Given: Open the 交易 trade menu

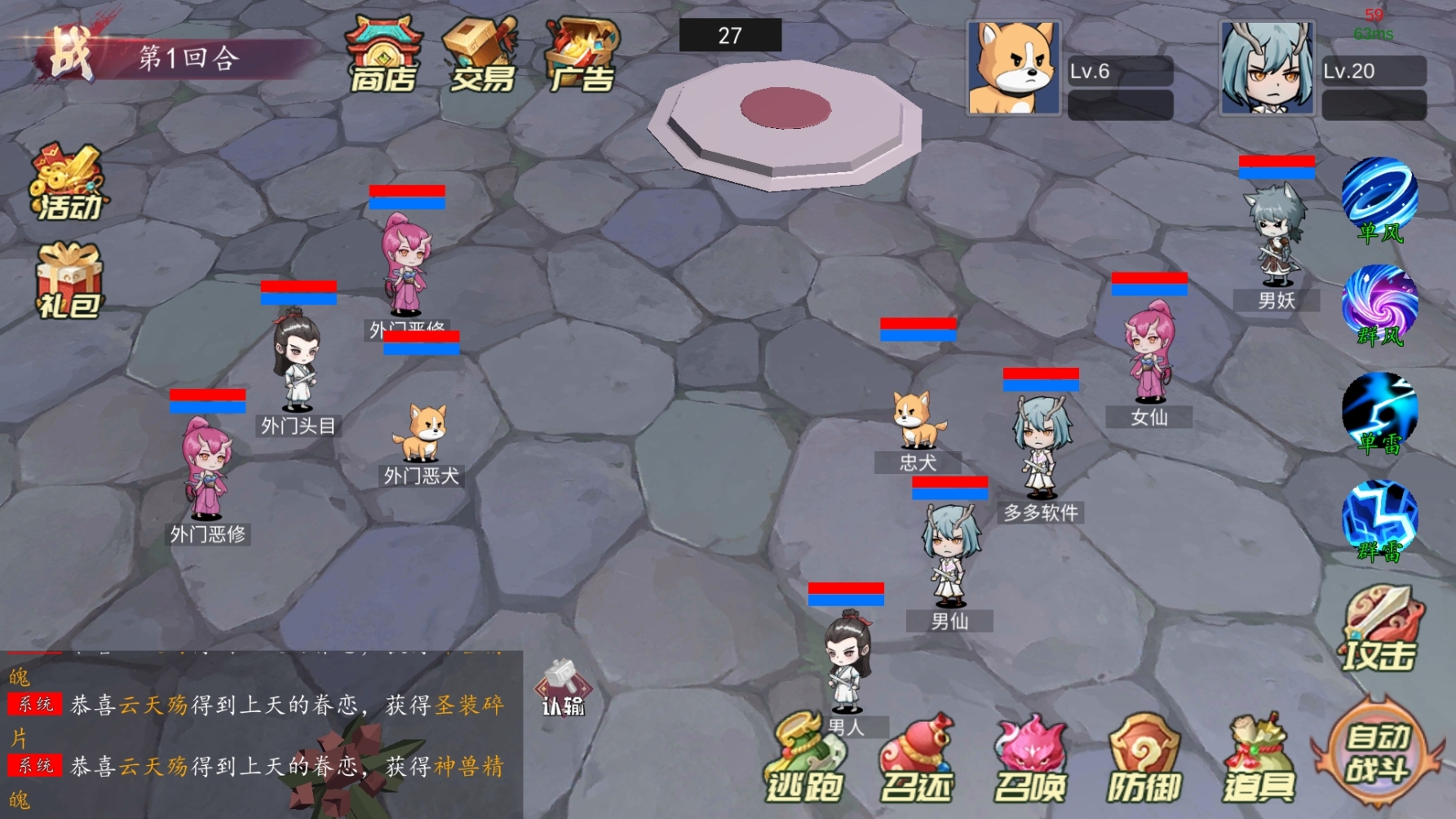Looking at the screenshot, I should pos(481,54).
